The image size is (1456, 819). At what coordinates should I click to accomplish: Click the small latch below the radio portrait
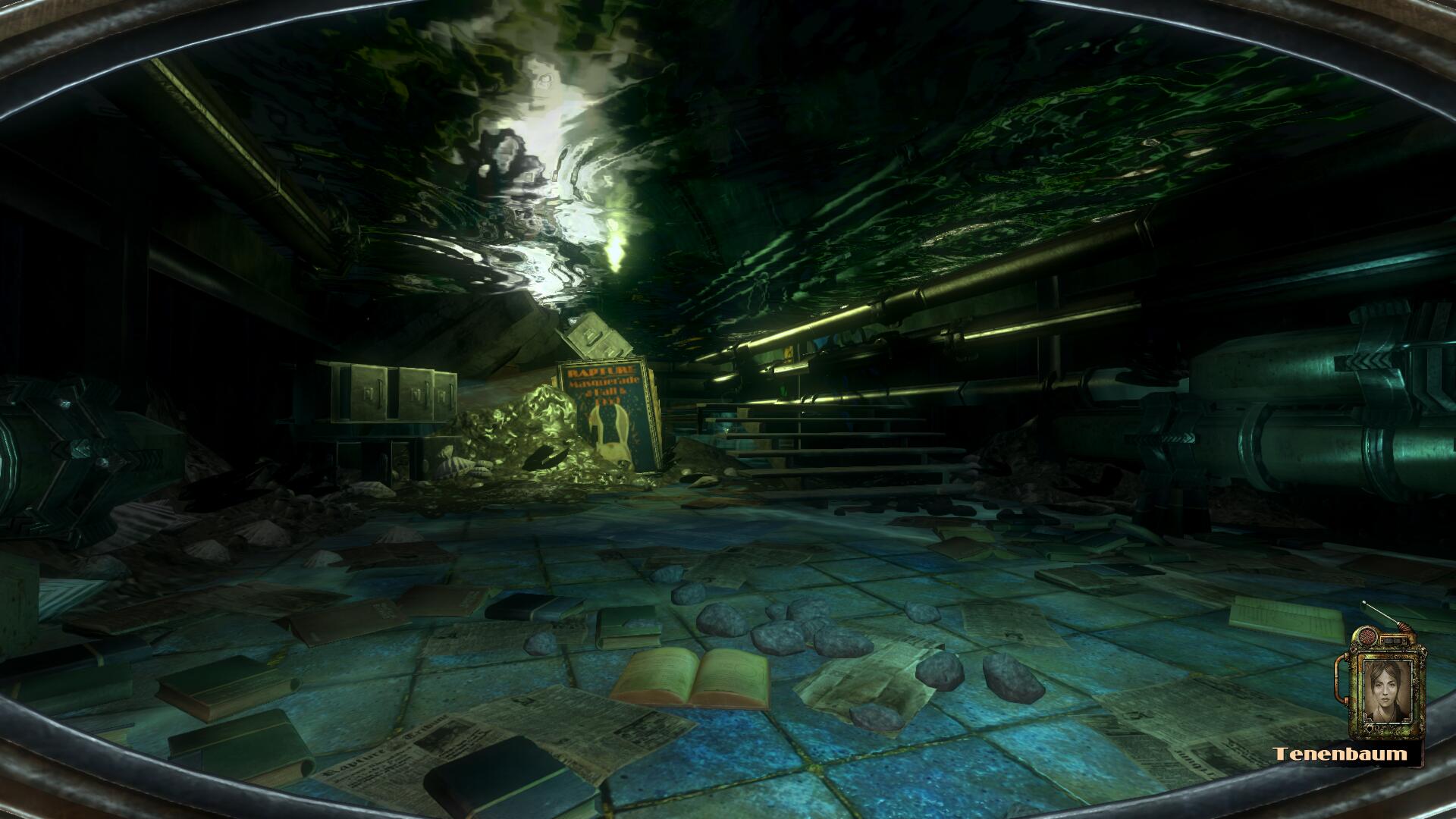pos(1371,727)
